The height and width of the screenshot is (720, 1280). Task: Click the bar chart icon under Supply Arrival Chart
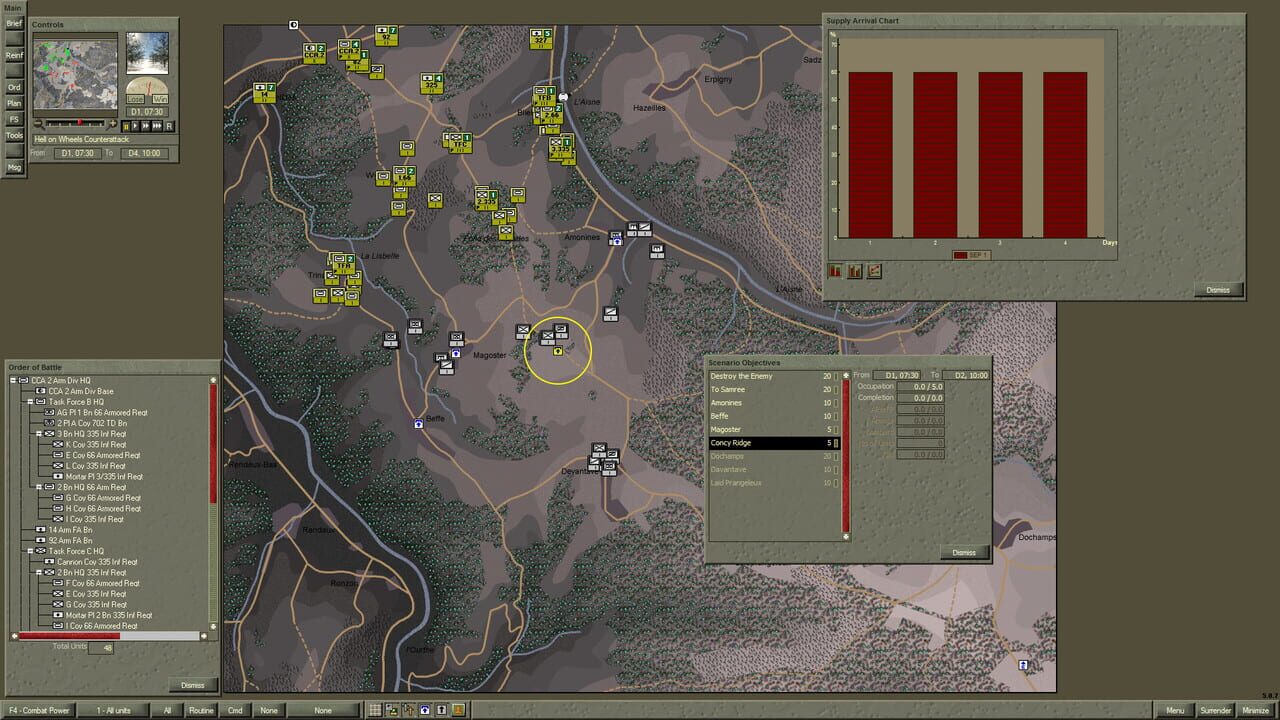pyautogui.click(x=835, y=270)
